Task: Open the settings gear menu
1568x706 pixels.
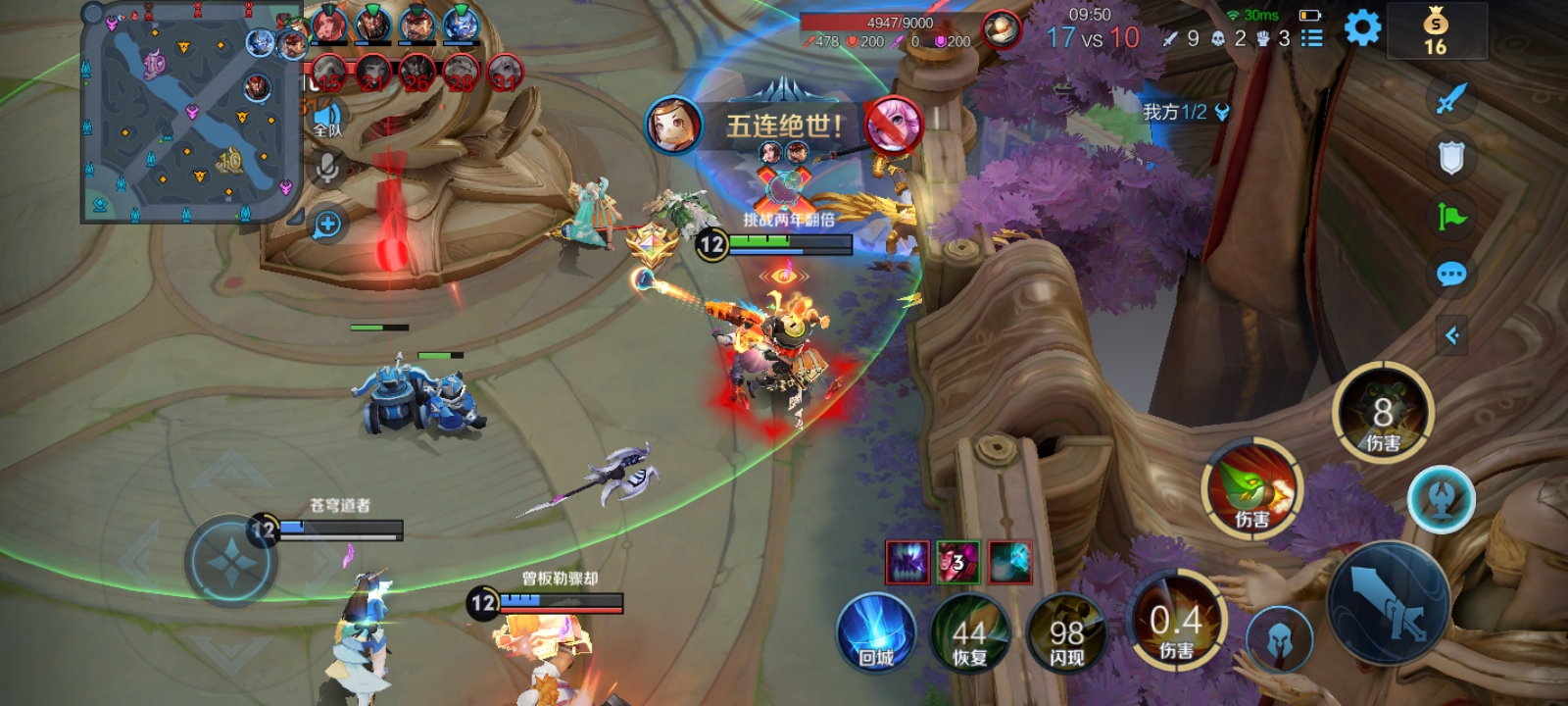Action: coord(1362,28)
